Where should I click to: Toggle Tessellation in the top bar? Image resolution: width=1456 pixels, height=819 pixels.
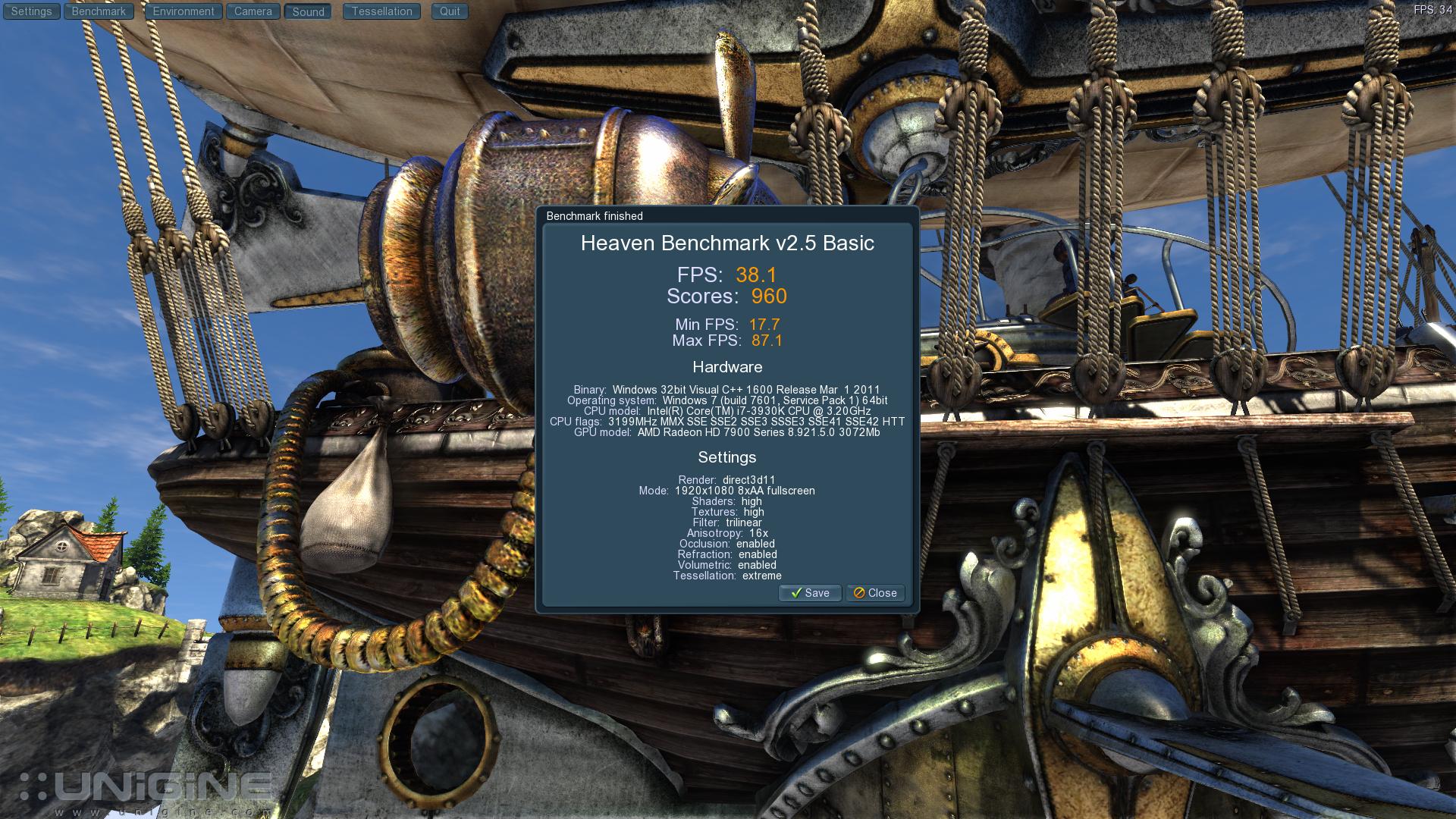[381, 11]
